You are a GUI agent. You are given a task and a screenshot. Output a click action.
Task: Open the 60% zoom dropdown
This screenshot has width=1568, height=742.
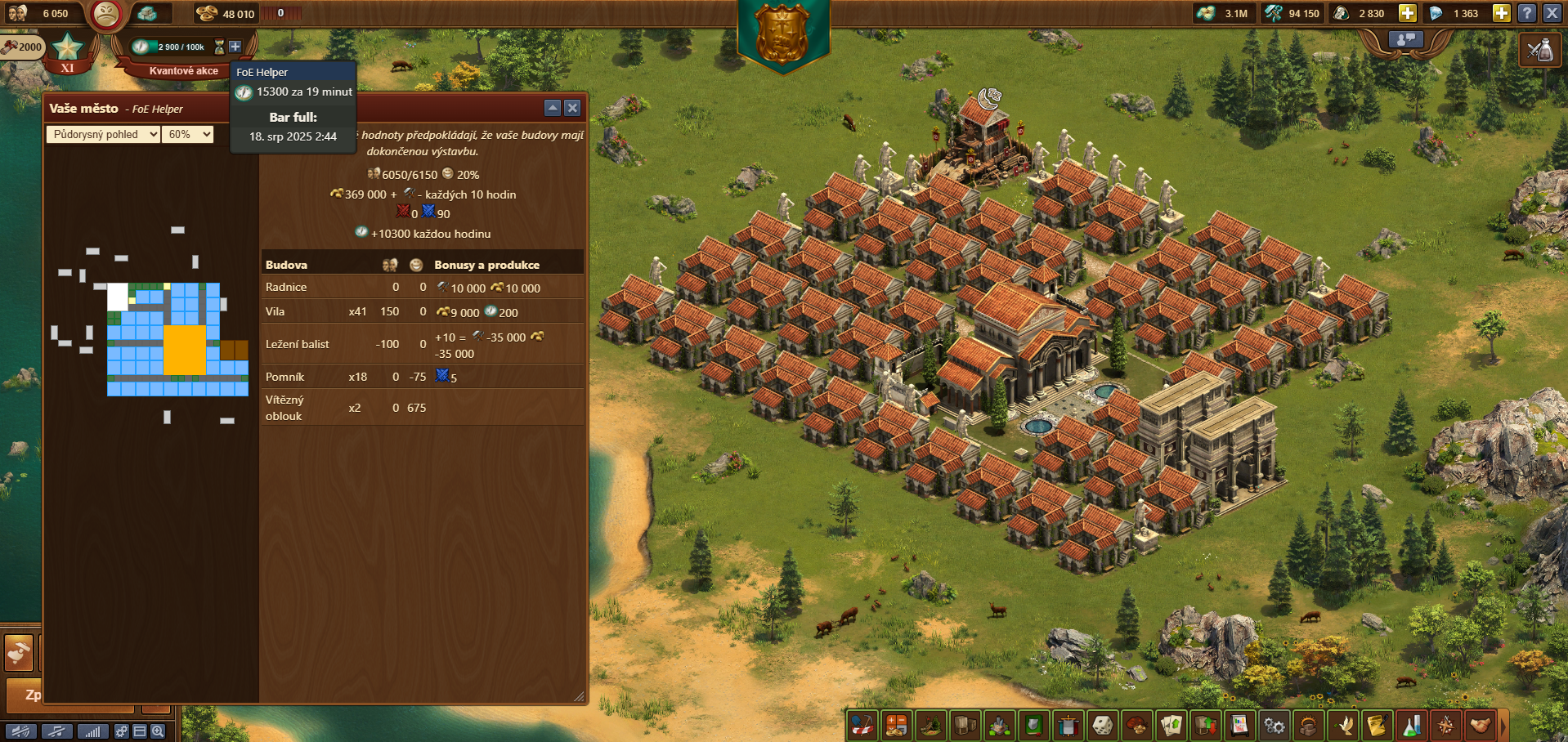point(188,135)
